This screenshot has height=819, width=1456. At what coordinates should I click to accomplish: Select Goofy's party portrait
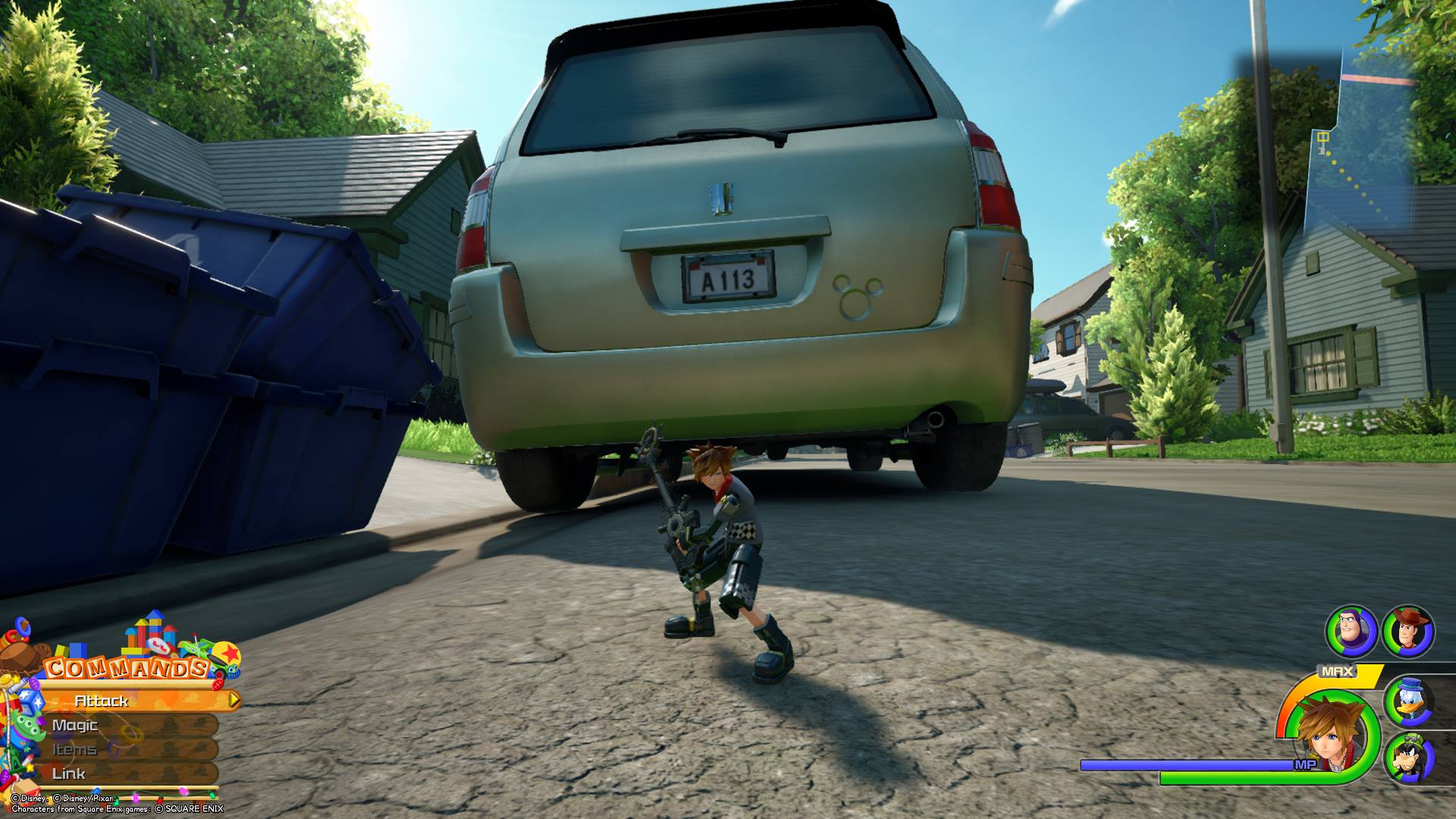tap(1410, 758)
